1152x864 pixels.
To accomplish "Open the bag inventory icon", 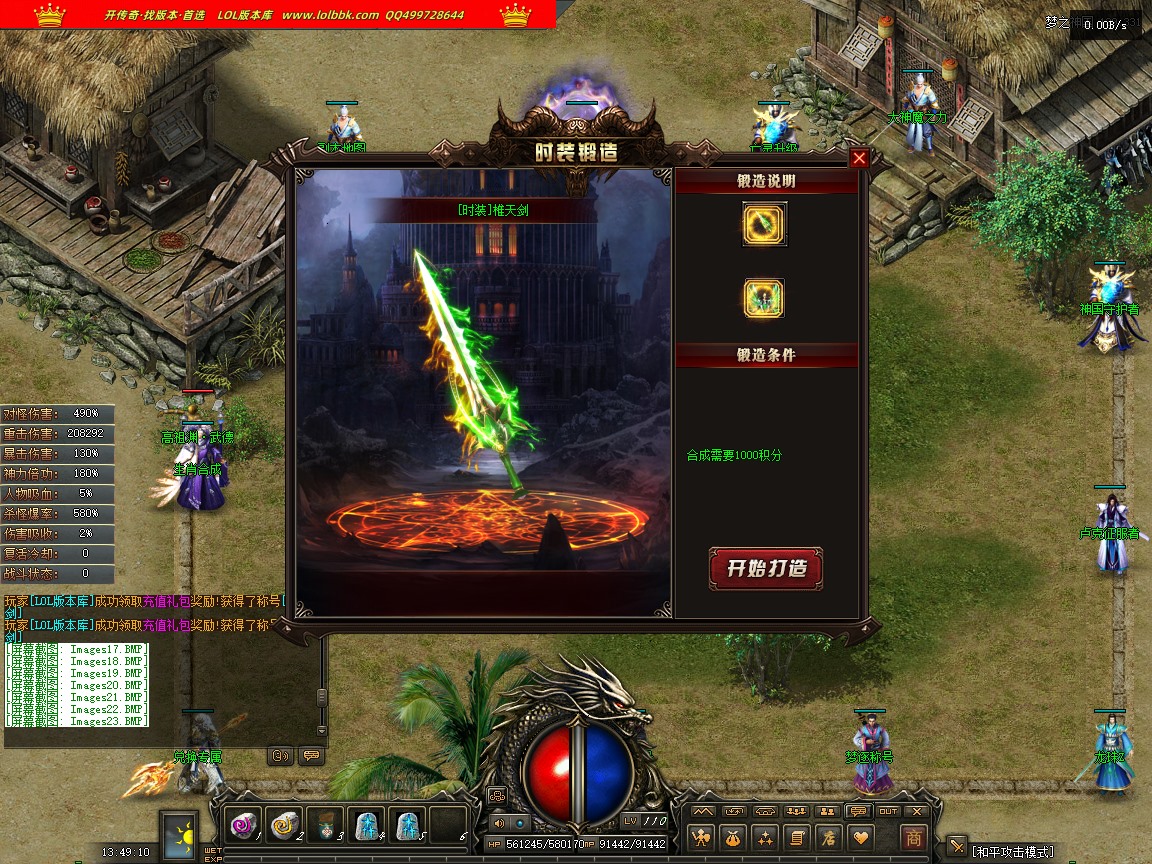I will click(x=734, y=837).
